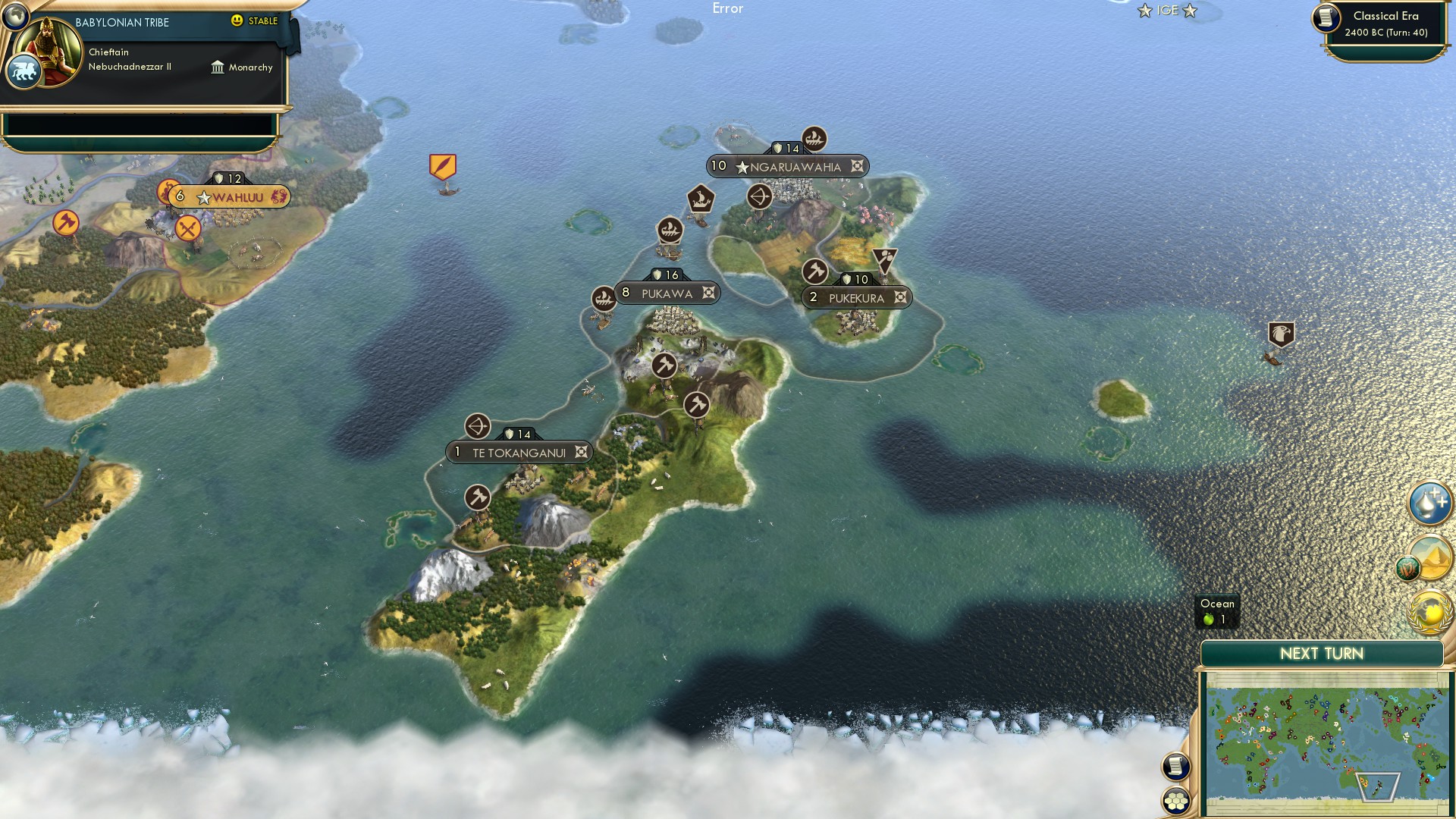Viewport: 1456px width, 819px height.
Task: Click the griffin emblem on the Babylonian panel
Action: pos(25,69)
